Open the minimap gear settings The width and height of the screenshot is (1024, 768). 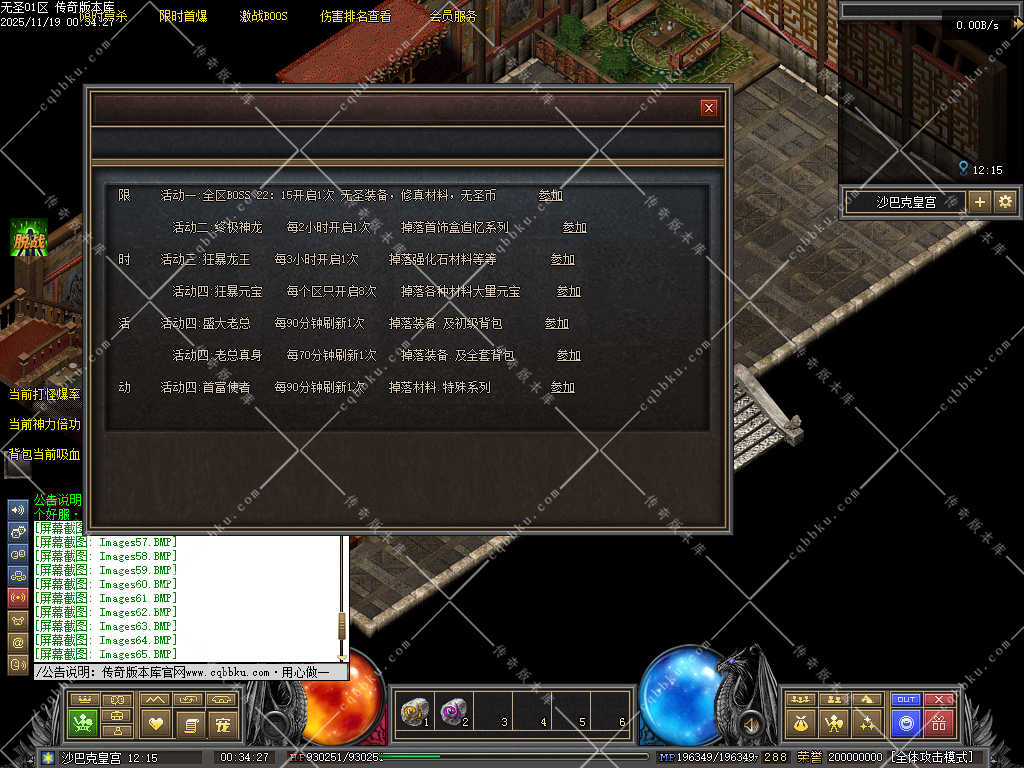tap(1005, 201)
